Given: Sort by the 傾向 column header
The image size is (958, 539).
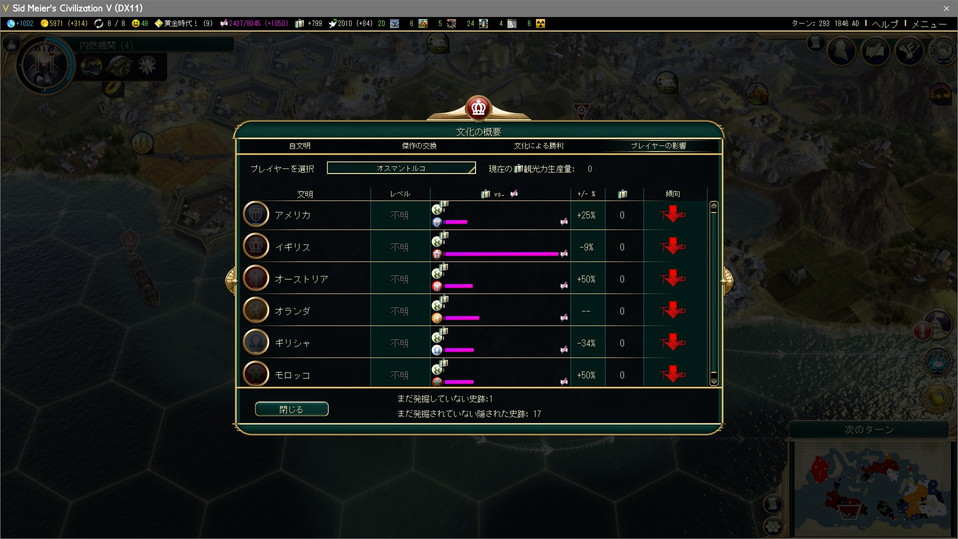Looking at the screenshot, I should [x=673, y=193].
